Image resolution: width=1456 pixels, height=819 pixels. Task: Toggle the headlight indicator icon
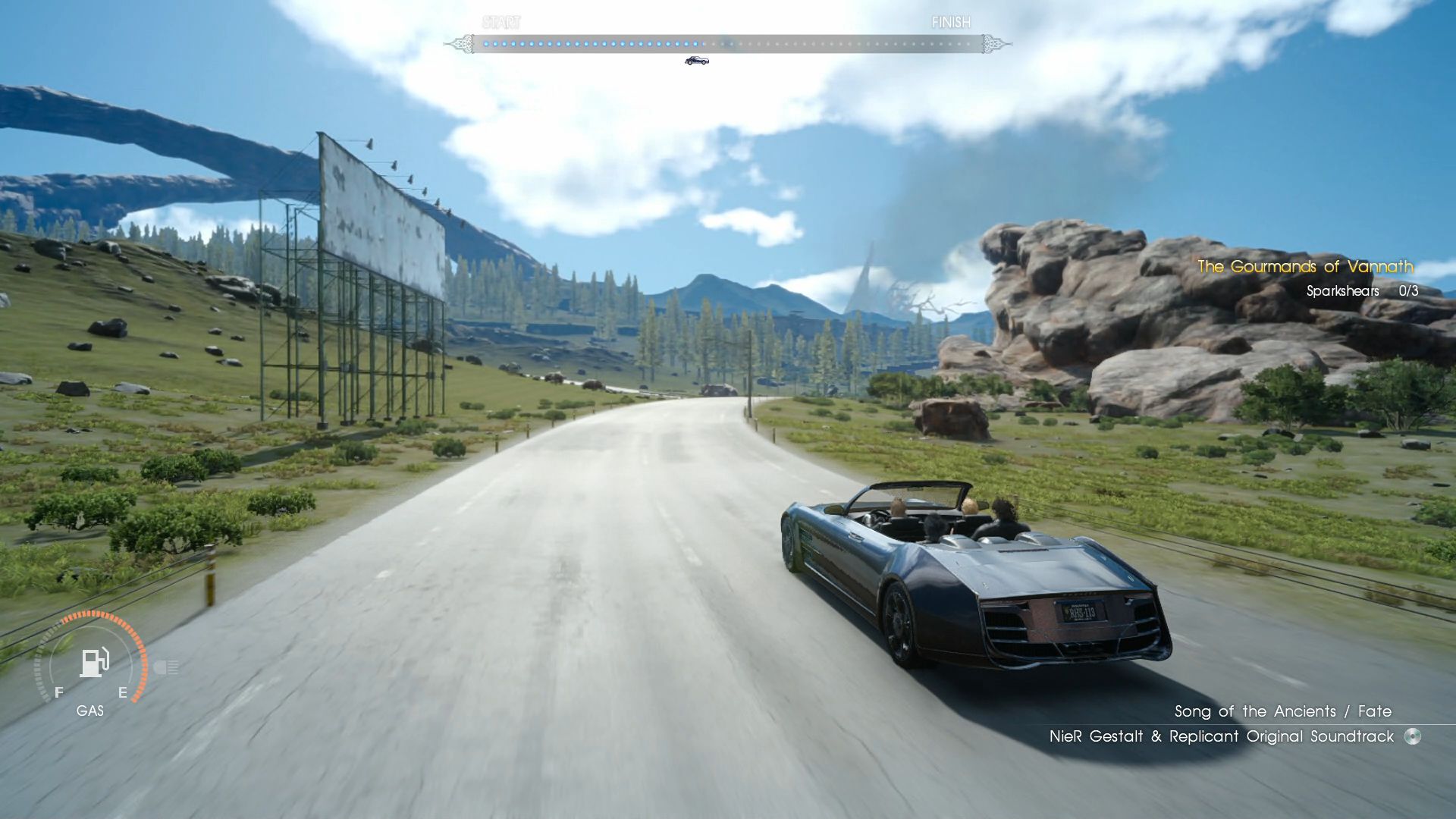[166, 667]
